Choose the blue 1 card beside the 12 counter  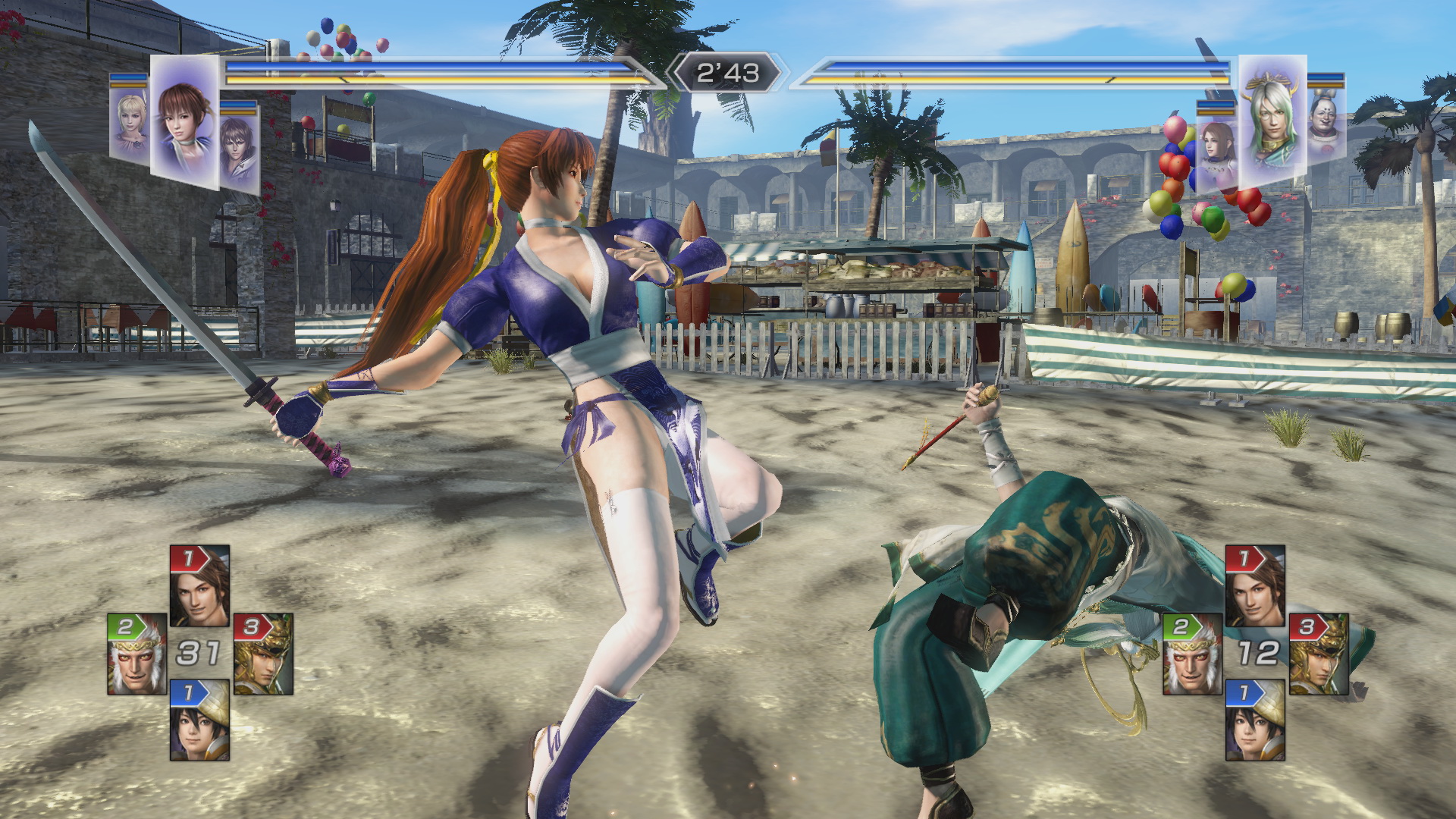pos(1255,720)
